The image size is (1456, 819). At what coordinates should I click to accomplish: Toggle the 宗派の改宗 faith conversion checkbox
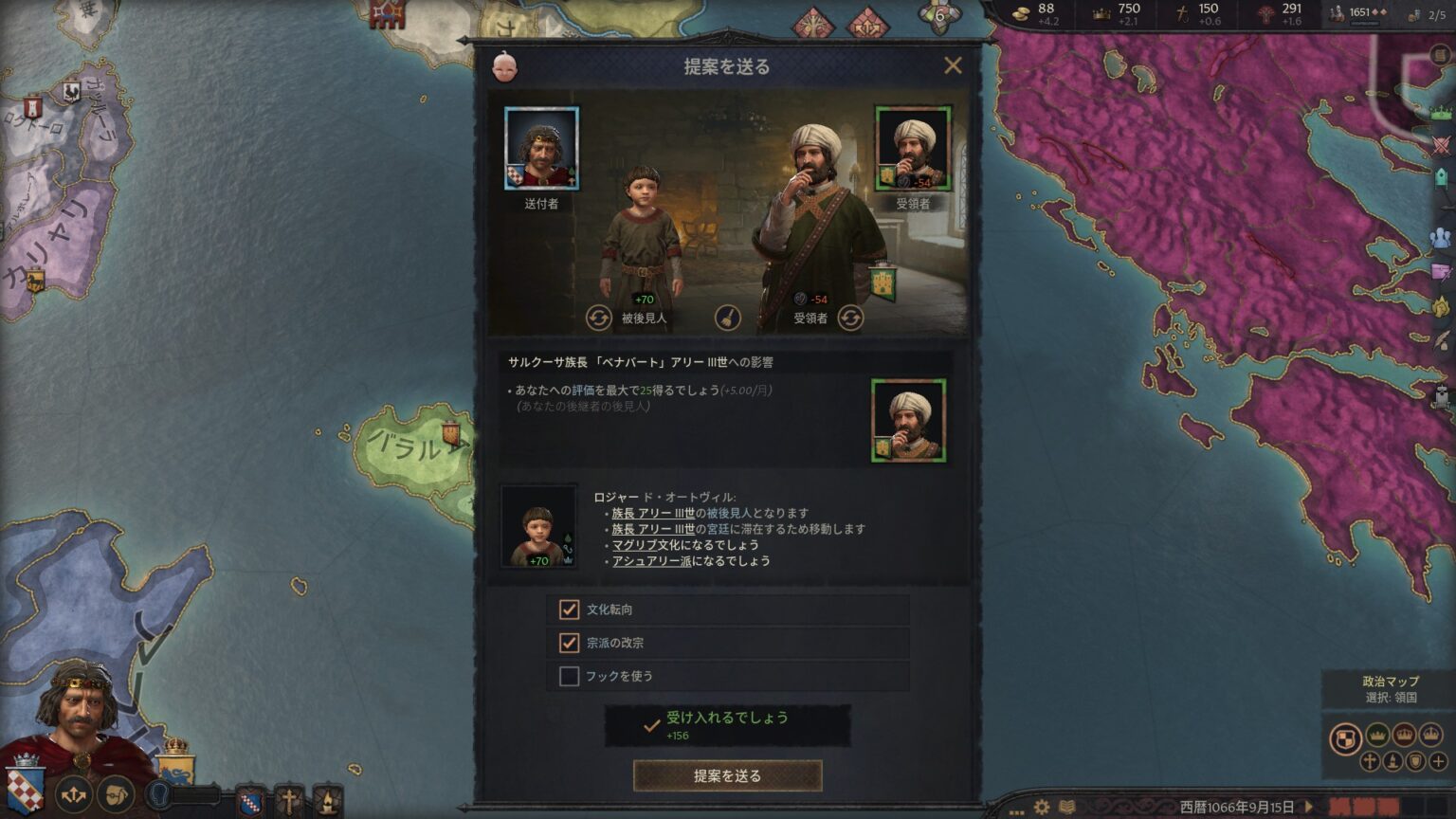tap(569, 643)
